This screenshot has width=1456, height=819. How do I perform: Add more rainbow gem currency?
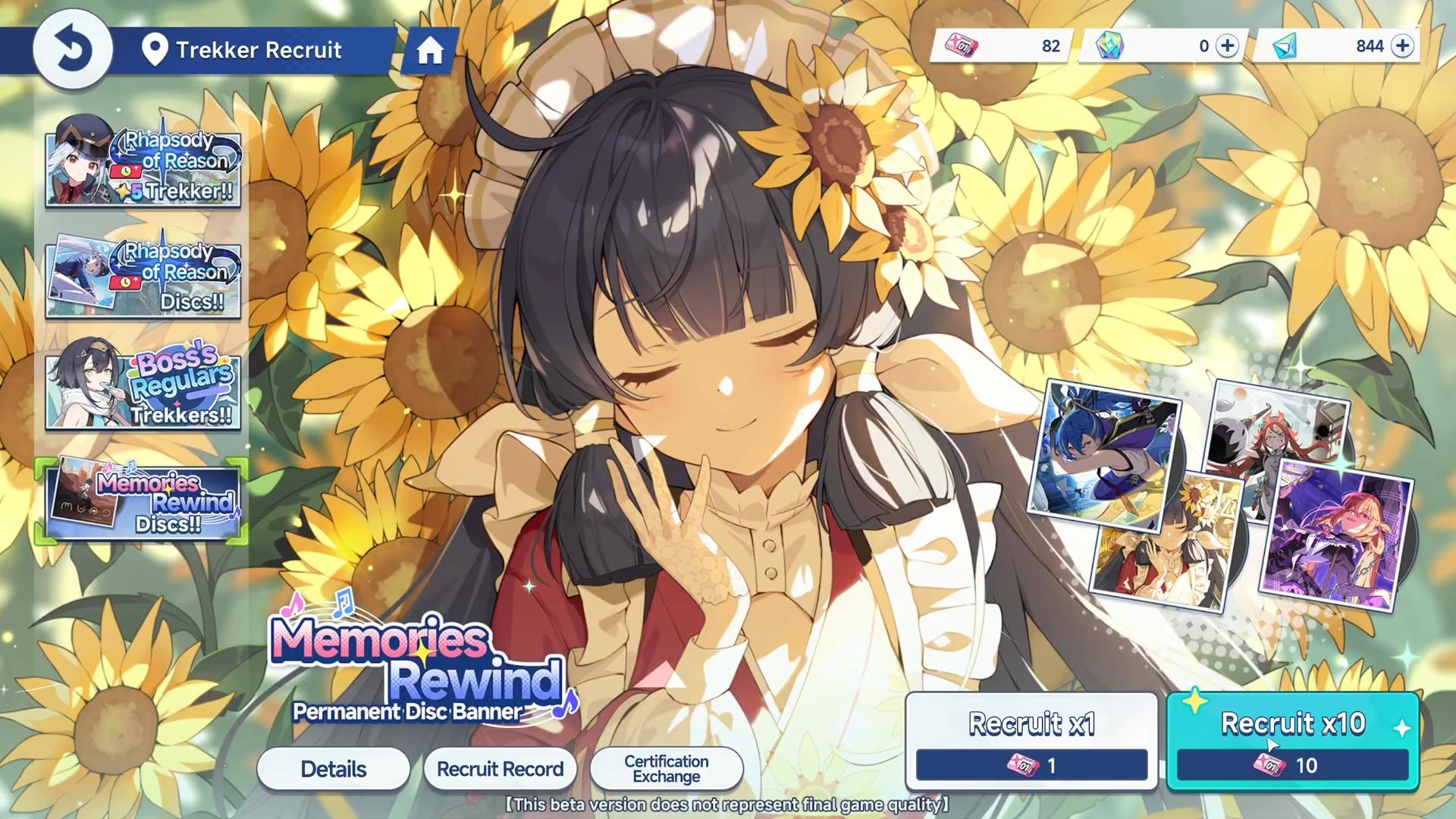click(x=1226, y=46)
